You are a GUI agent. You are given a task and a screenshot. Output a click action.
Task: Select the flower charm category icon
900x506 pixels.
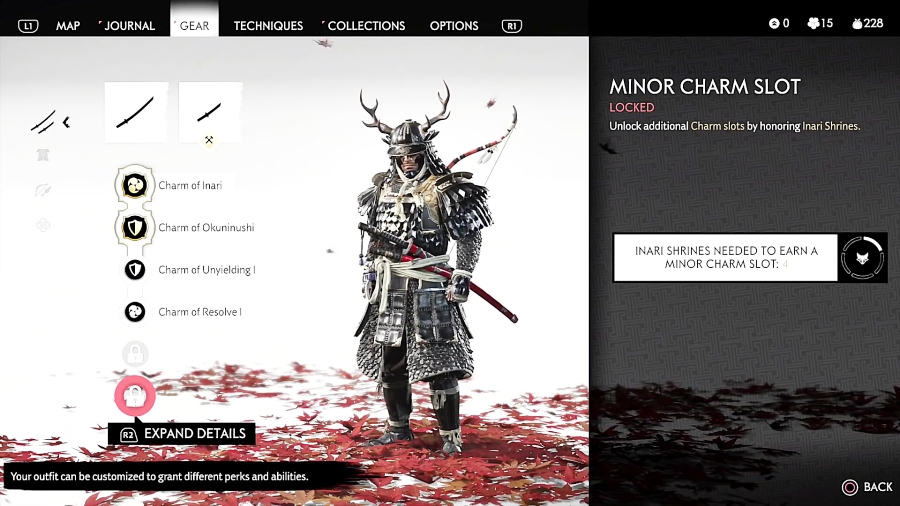[x=44, y=225]
